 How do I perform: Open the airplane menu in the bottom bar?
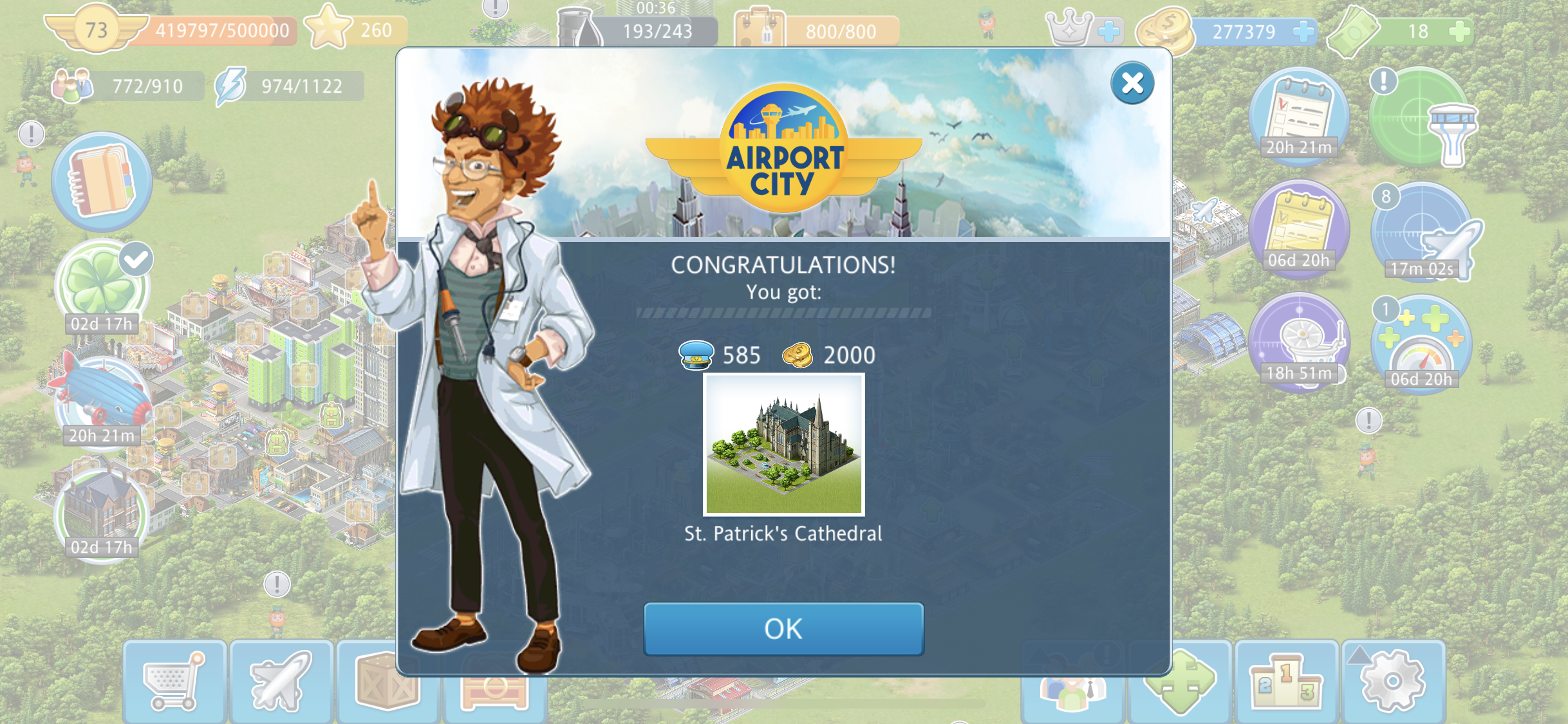[x=281, y=682]
